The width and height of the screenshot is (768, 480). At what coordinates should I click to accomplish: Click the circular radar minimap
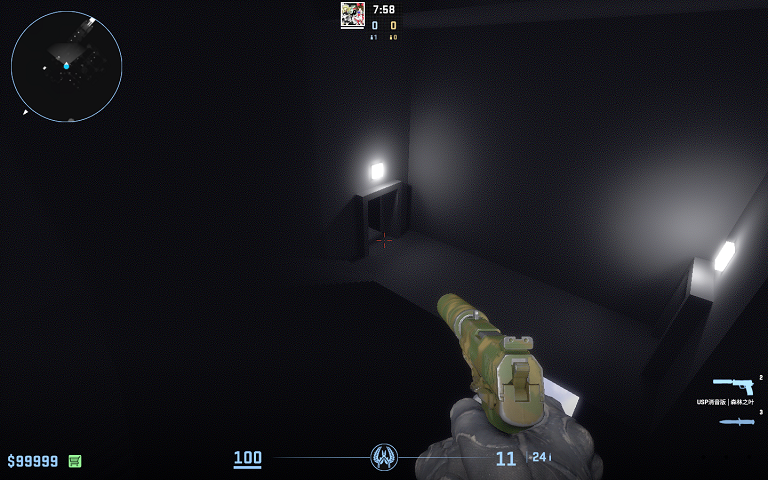click(66, 66)
